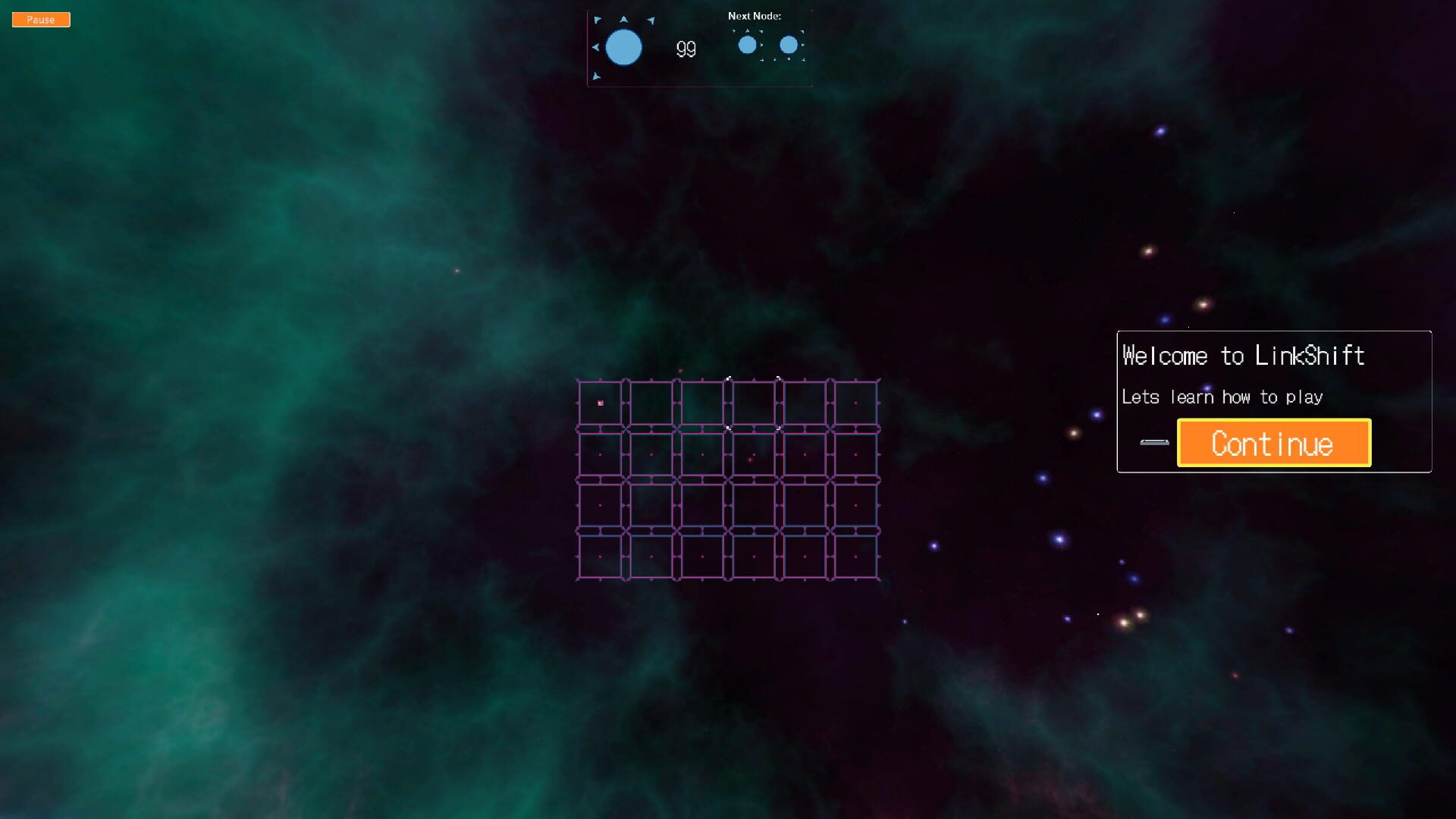Click the pink marker inside the top-left grid cell

(600, 403)
